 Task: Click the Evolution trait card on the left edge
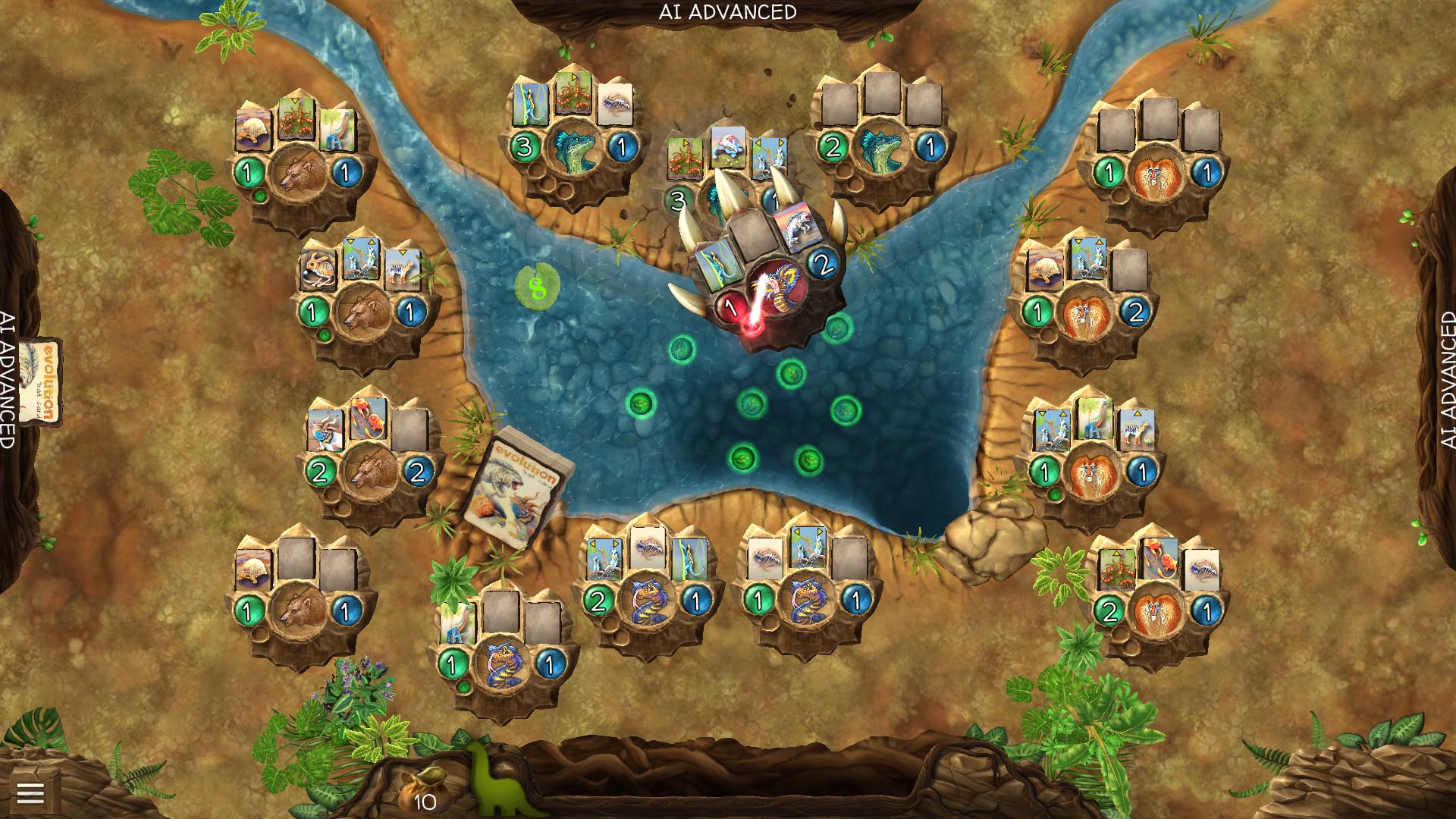[42, 378]
